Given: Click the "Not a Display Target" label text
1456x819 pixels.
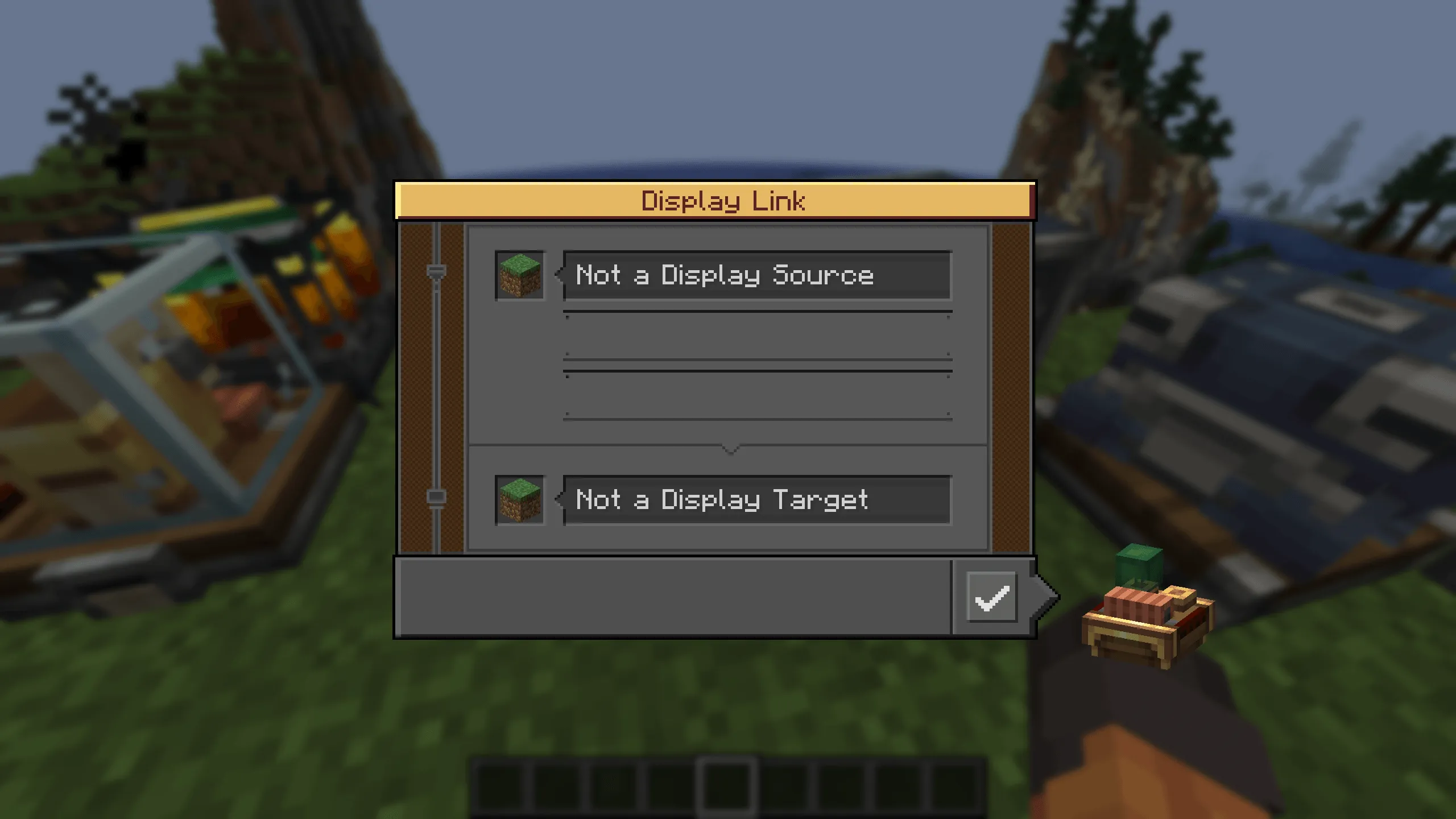Looking at the screenshot, I should click(722, 499).
